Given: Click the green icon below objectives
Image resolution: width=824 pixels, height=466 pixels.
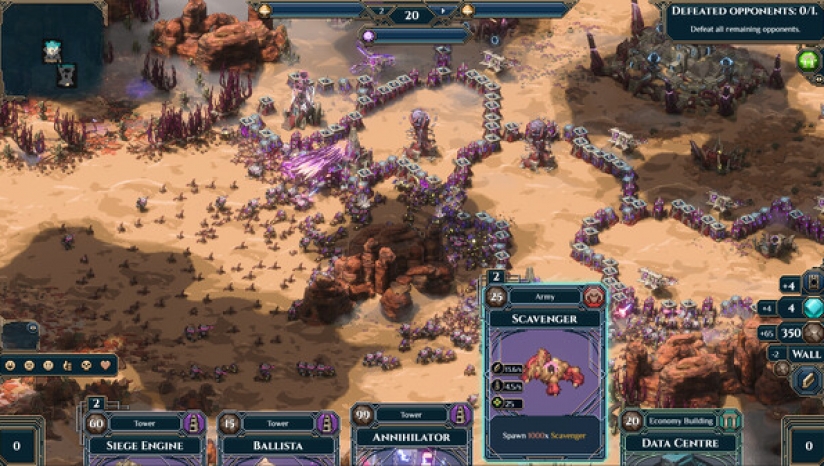Looking at the screenshot, I should point(808,60).
